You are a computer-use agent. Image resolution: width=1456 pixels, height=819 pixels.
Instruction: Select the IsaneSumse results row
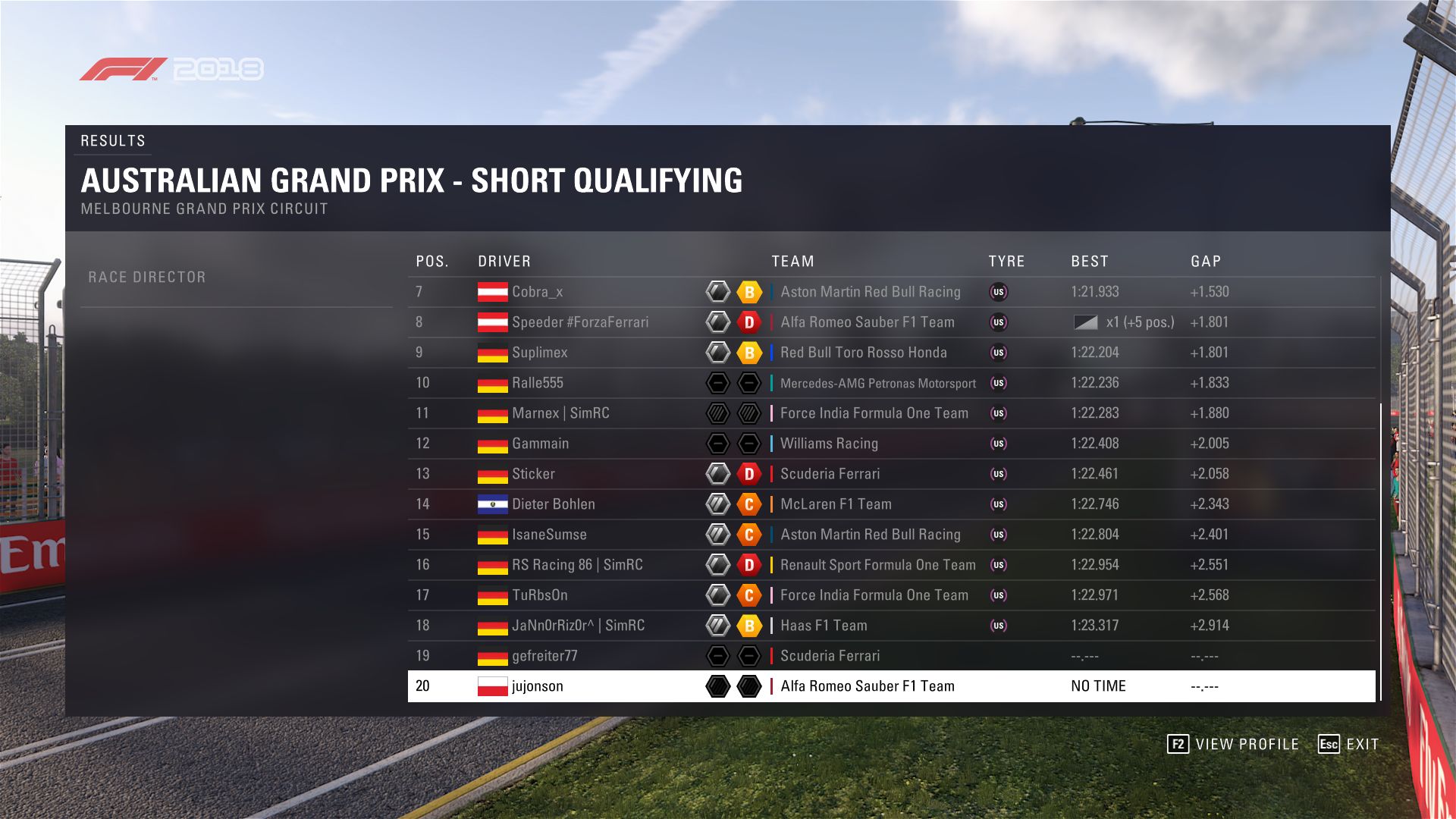click(x=549, y=535)
